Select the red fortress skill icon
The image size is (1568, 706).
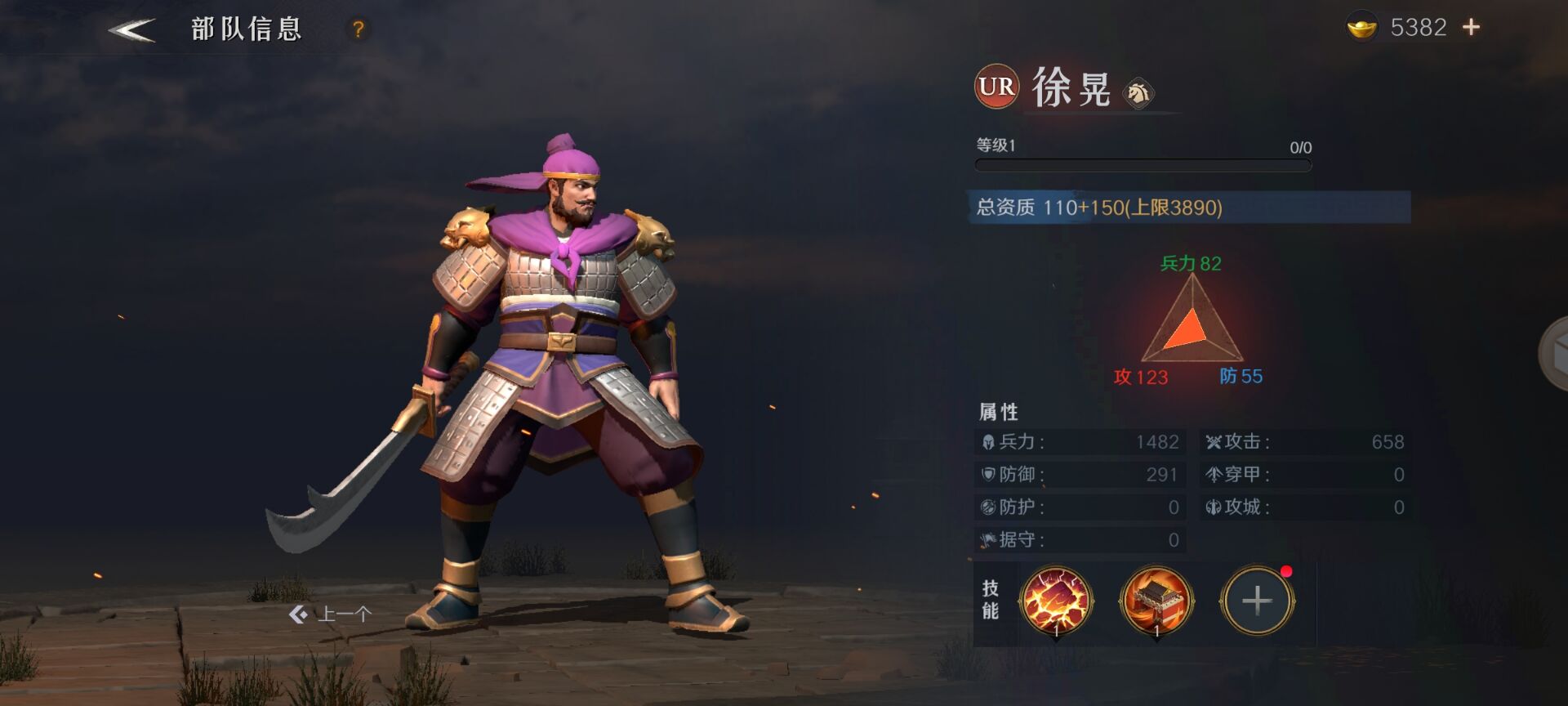click(x=1156, y=601)
